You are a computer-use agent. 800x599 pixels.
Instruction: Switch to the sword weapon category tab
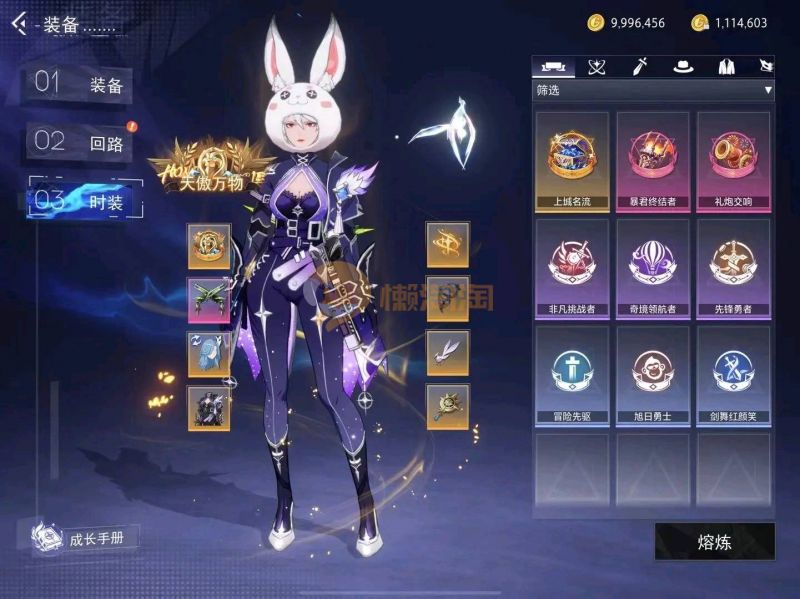[640, 67]
